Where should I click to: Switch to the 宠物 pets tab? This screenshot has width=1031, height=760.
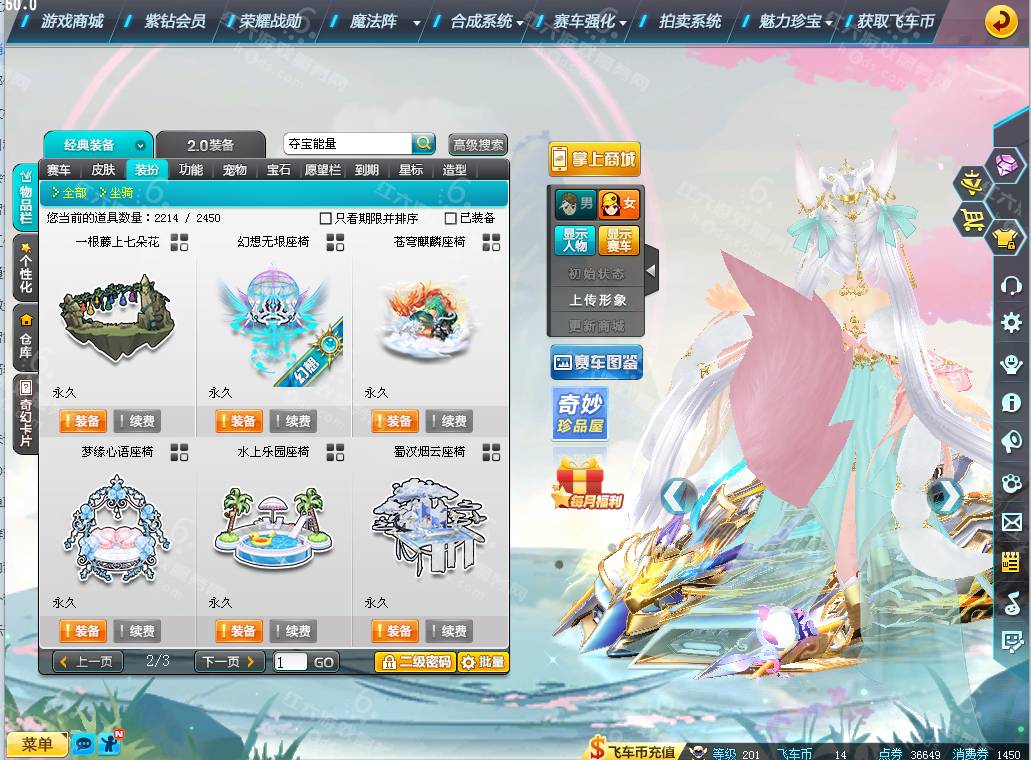coord(235,170)
